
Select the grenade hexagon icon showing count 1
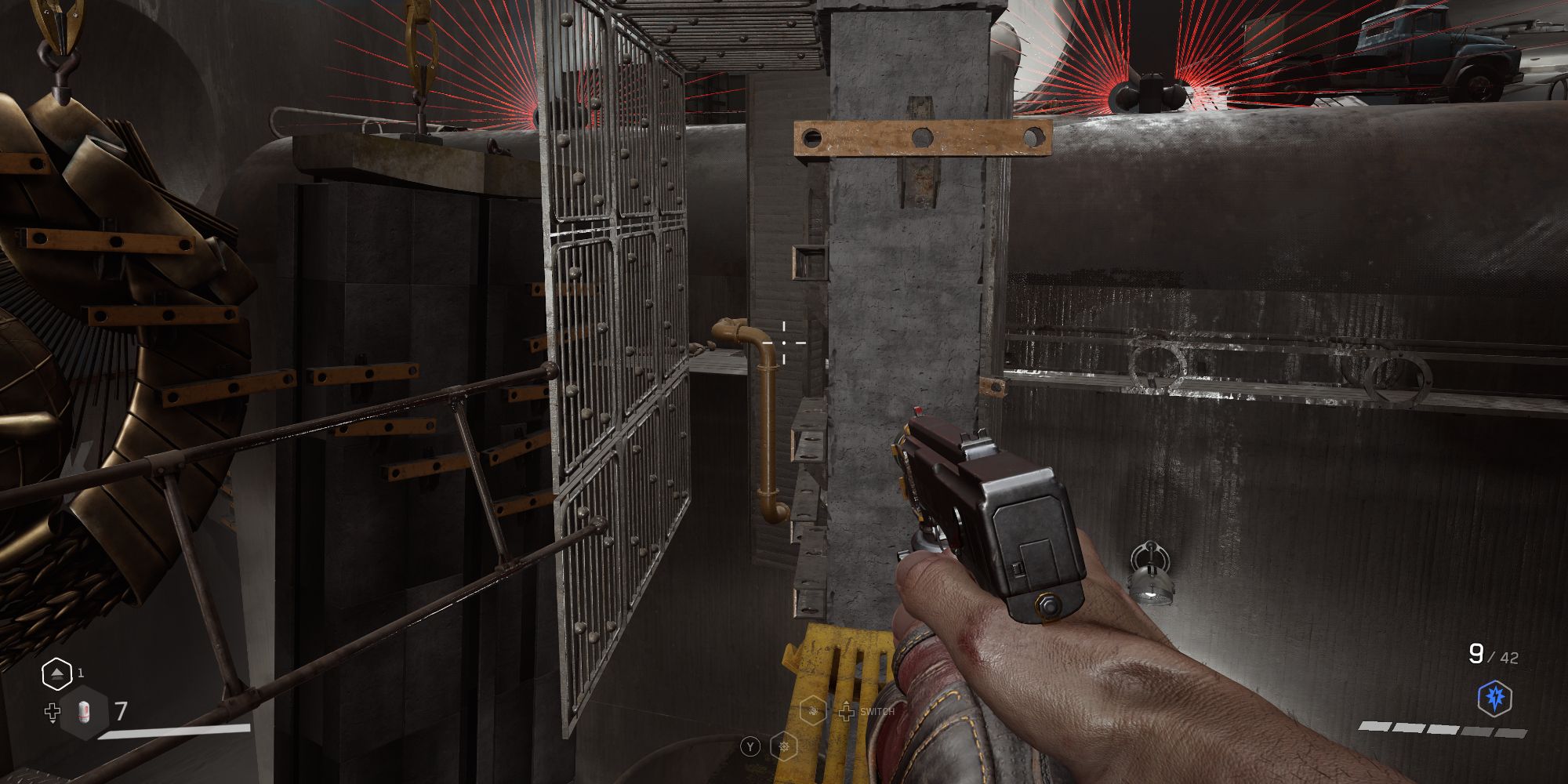[57, 676]
